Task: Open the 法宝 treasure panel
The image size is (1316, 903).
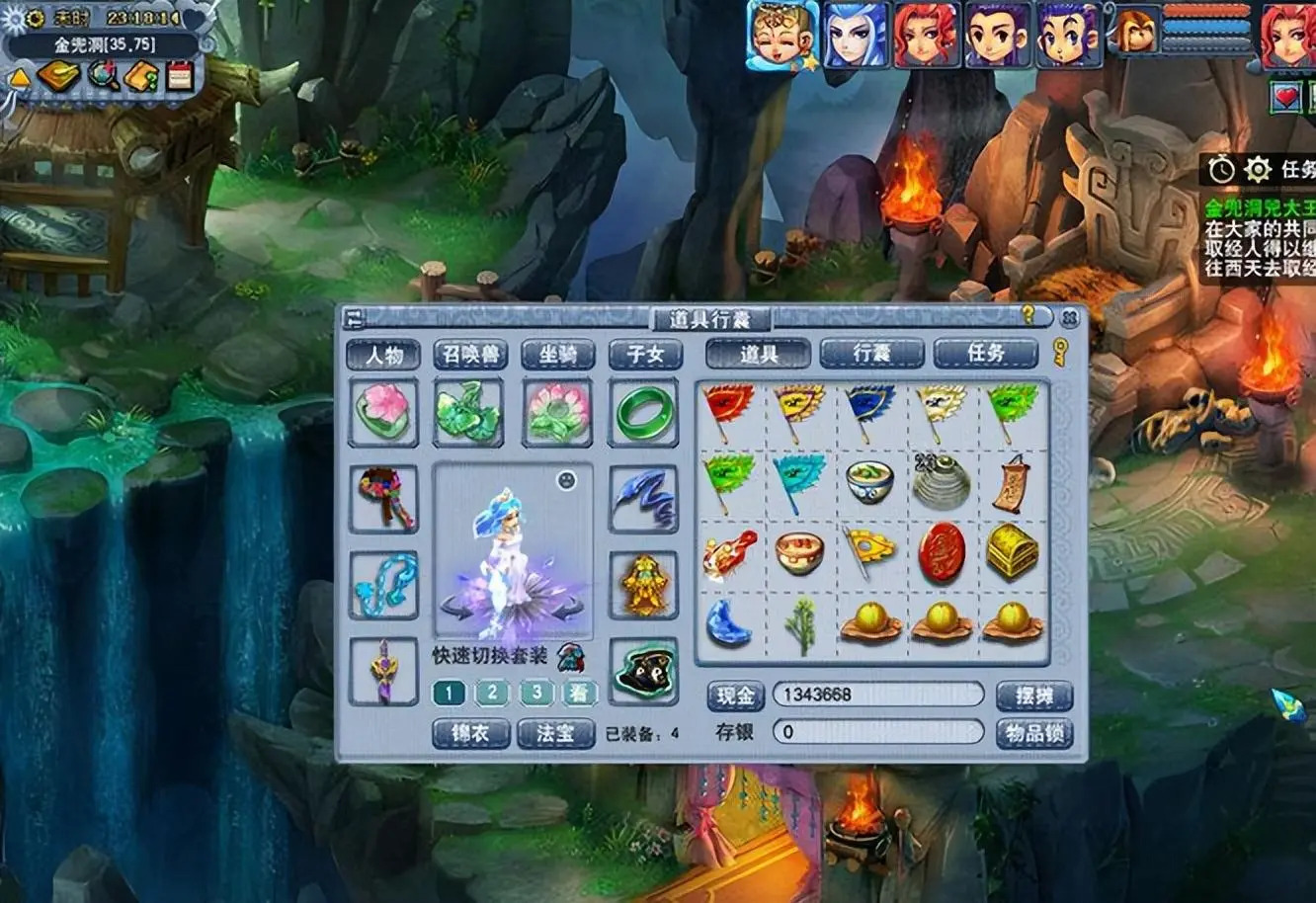Action: point(555,733)
